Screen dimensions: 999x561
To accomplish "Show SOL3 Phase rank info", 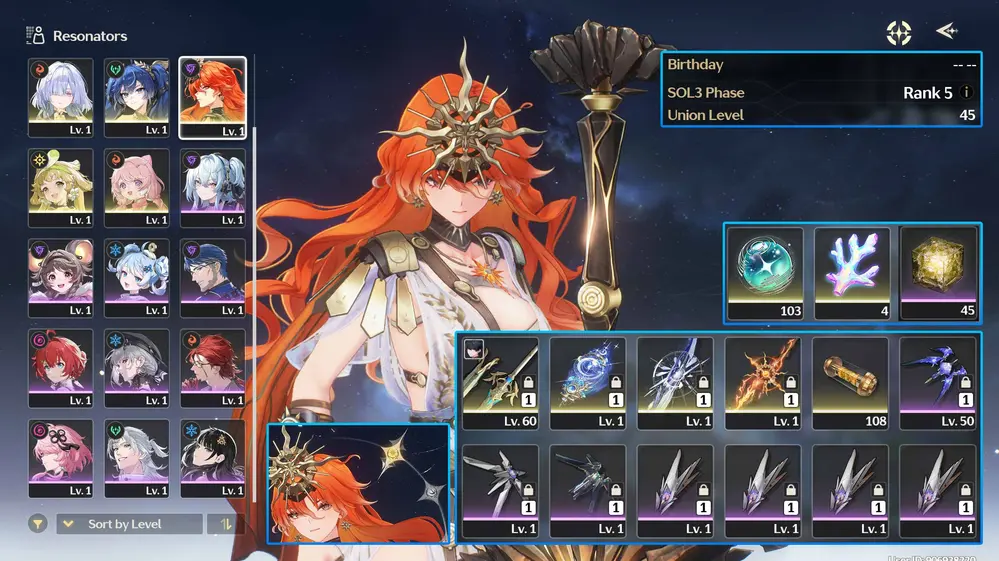I will pyautogui.click(x=966, y=93).
